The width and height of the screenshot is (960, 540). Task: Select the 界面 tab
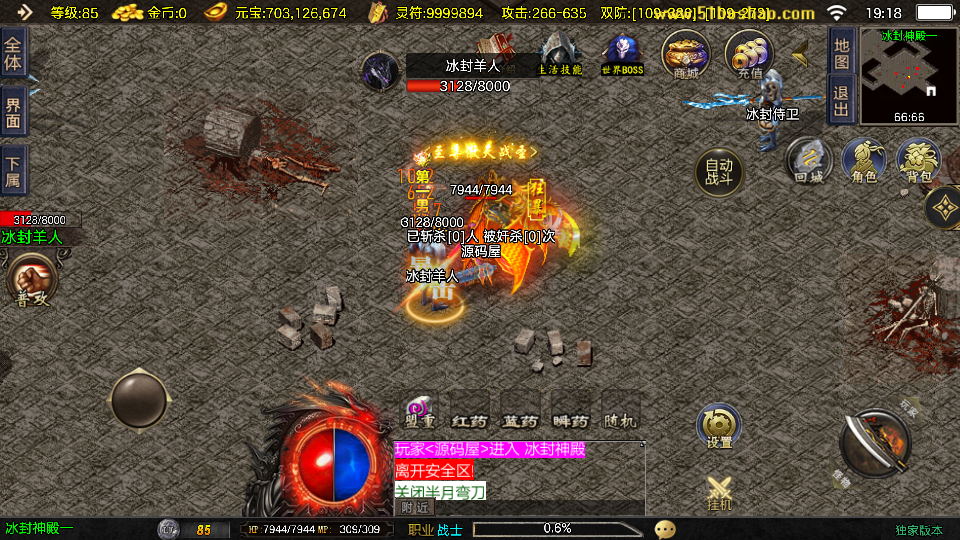(x=13, y=111)
